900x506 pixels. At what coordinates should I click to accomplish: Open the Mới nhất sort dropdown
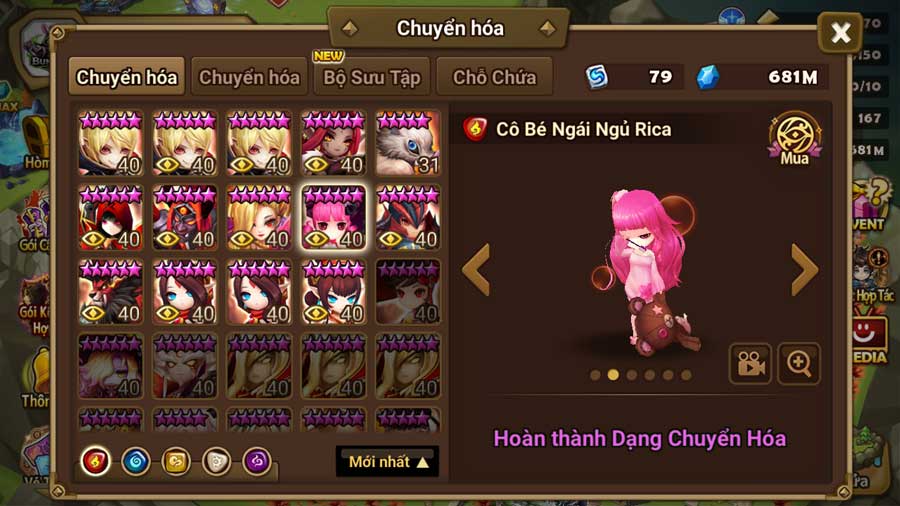[388, 462]
